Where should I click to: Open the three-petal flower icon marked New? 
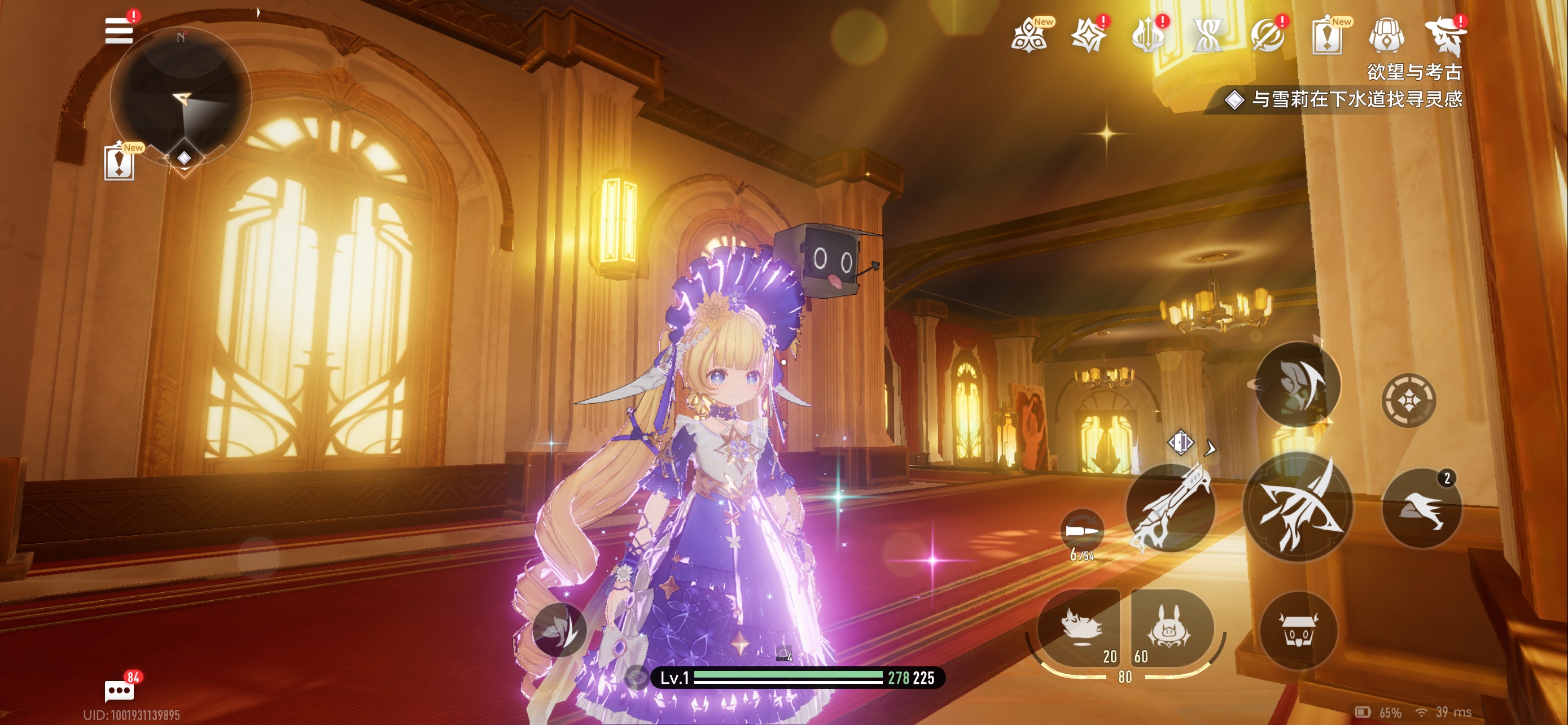(x=1030, y=36)
